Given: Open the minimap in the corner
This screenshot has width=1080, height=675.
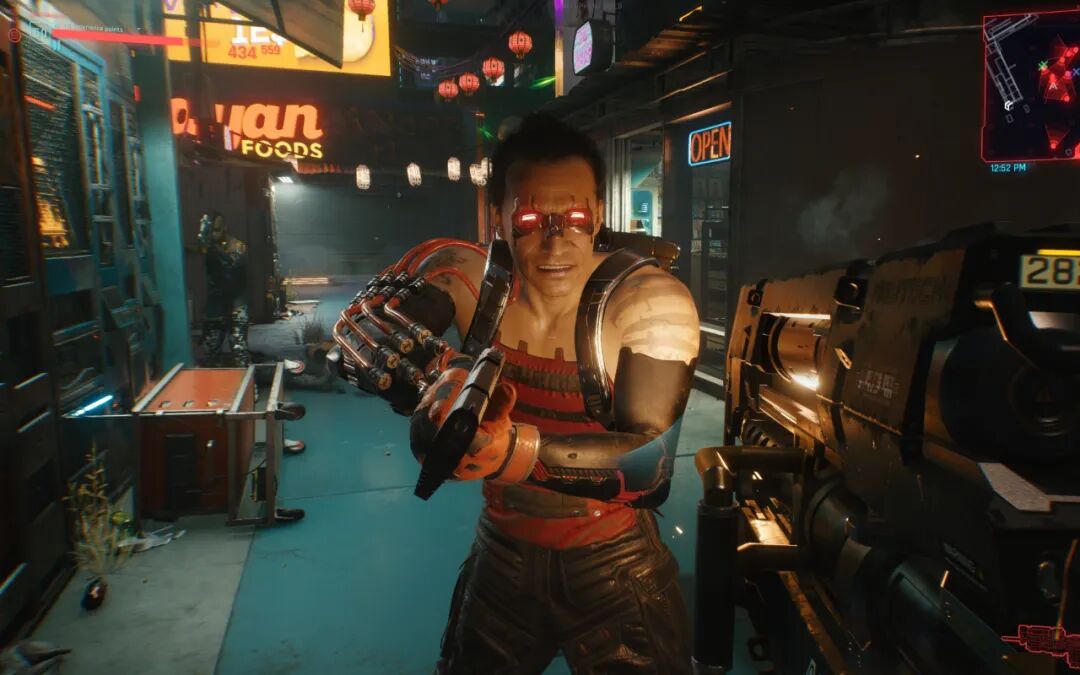Looking at the screenshot, I should pos(1031,87).
